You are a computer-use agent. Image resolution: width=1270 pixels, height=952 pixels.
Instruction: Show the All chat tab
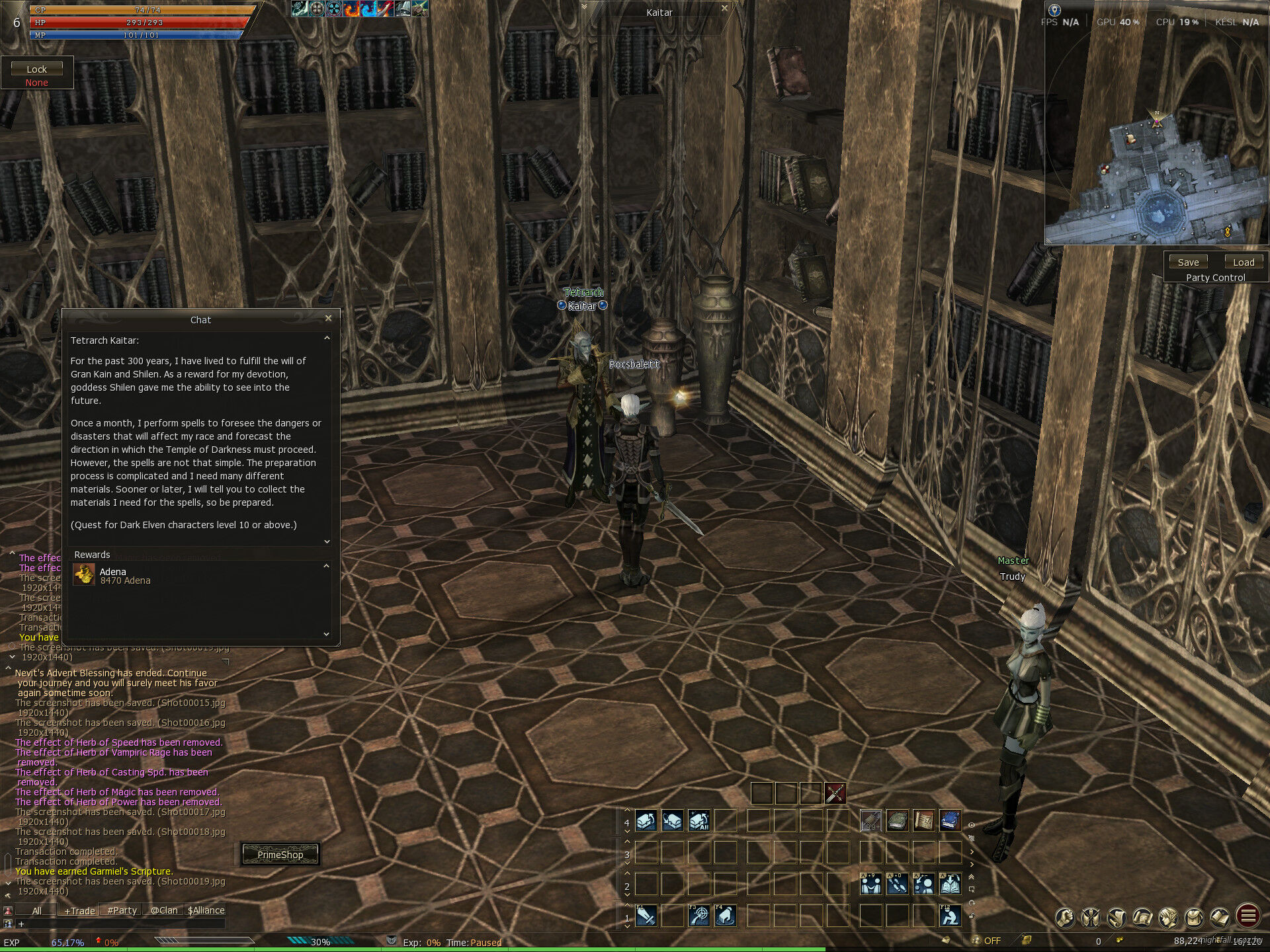37,910
